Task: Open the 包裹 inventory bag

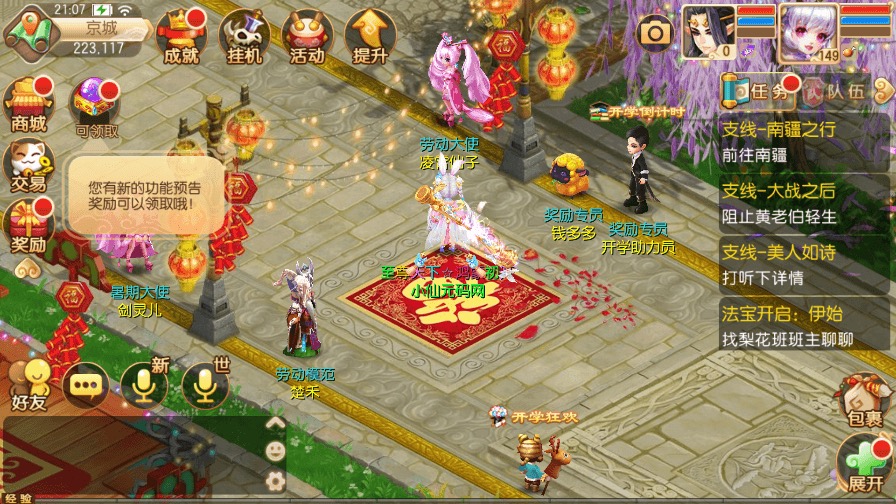Action: [862, 398]
